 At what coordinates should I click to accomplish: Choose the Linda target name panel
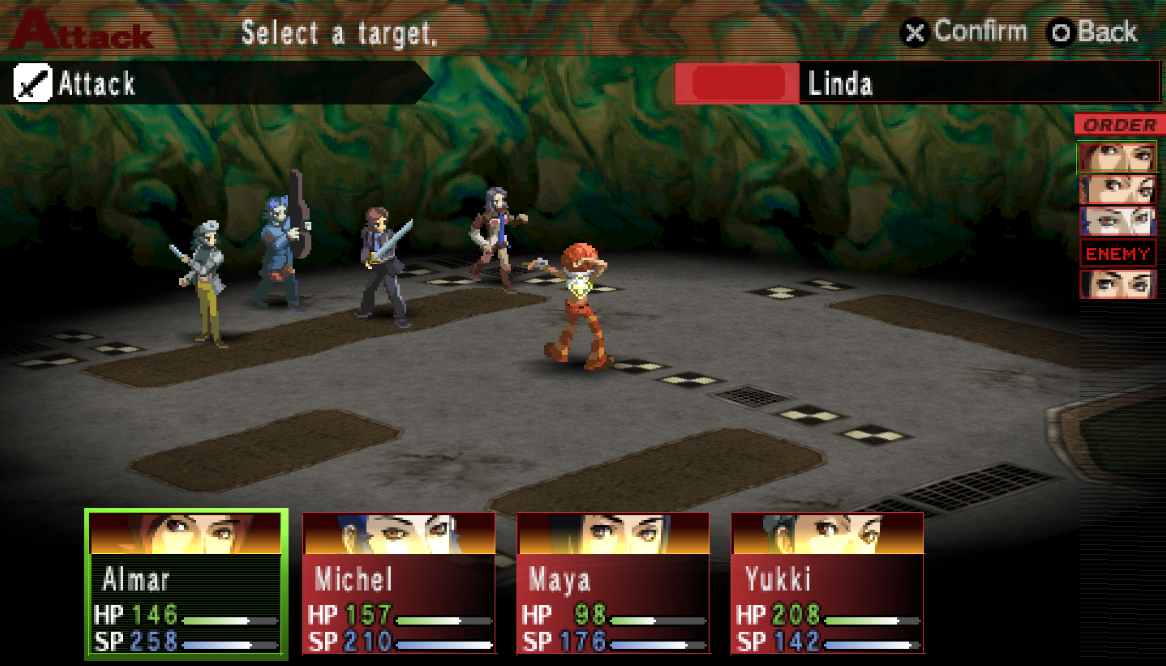[916, 84]
